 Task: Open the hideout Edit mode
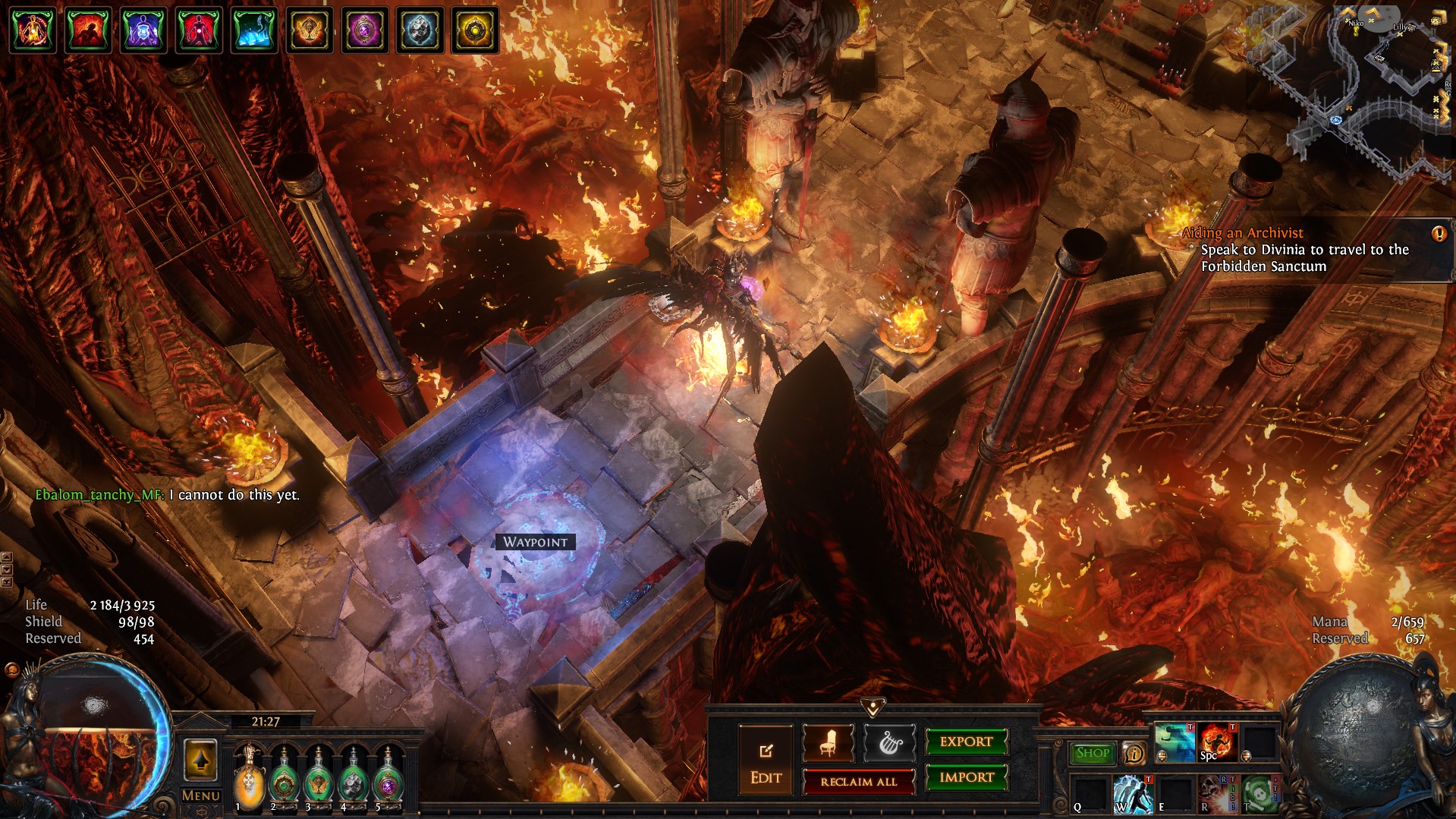766,761
